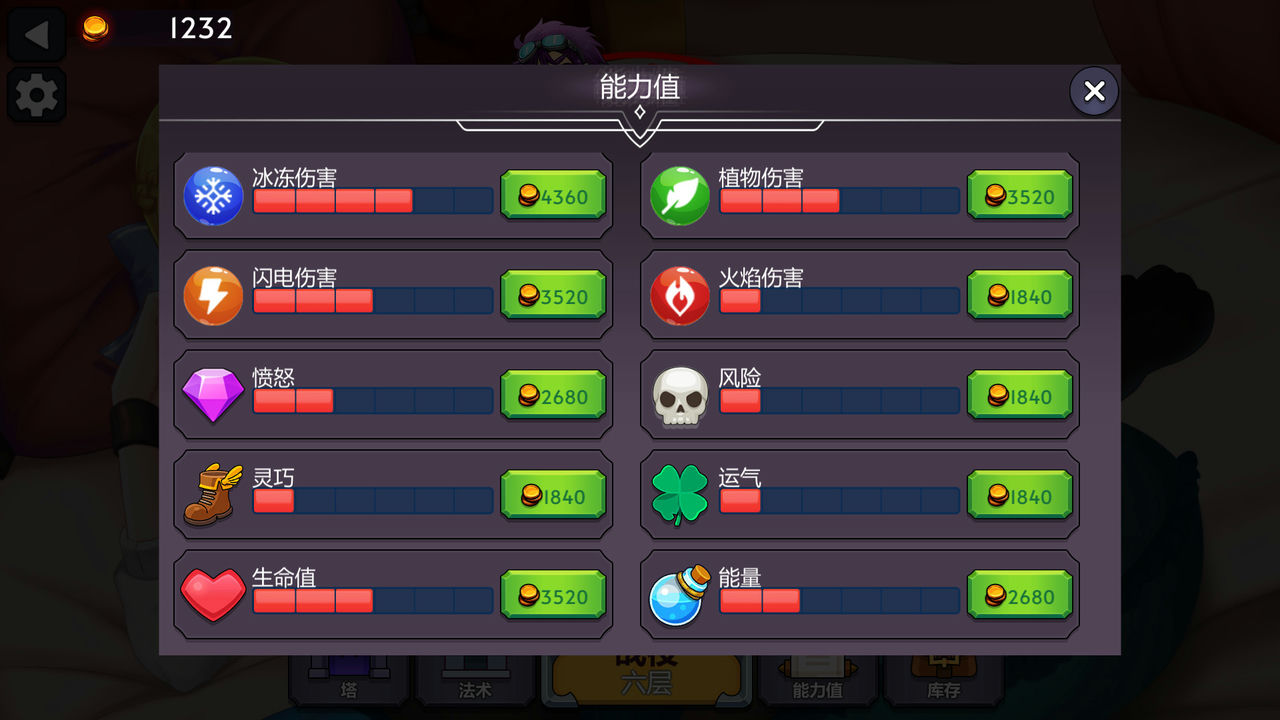Click the 风险 stat progress bar
Image resolution: width=1280 pixels, height=720 pixels.
pos(840,400)
